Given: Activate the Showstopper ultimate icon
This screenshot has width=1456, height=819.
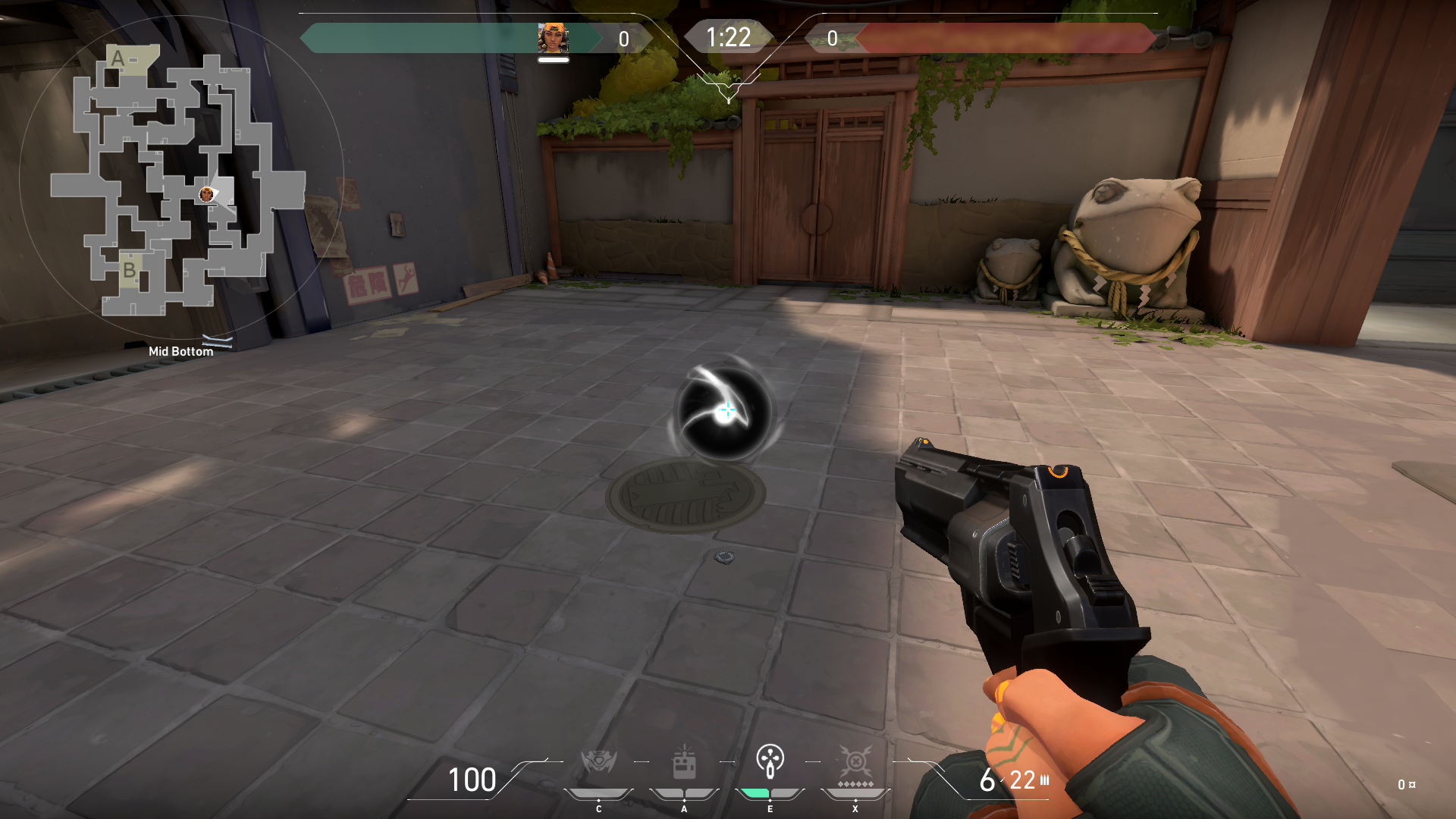Looking at the screenshot, I should [855, 761].
